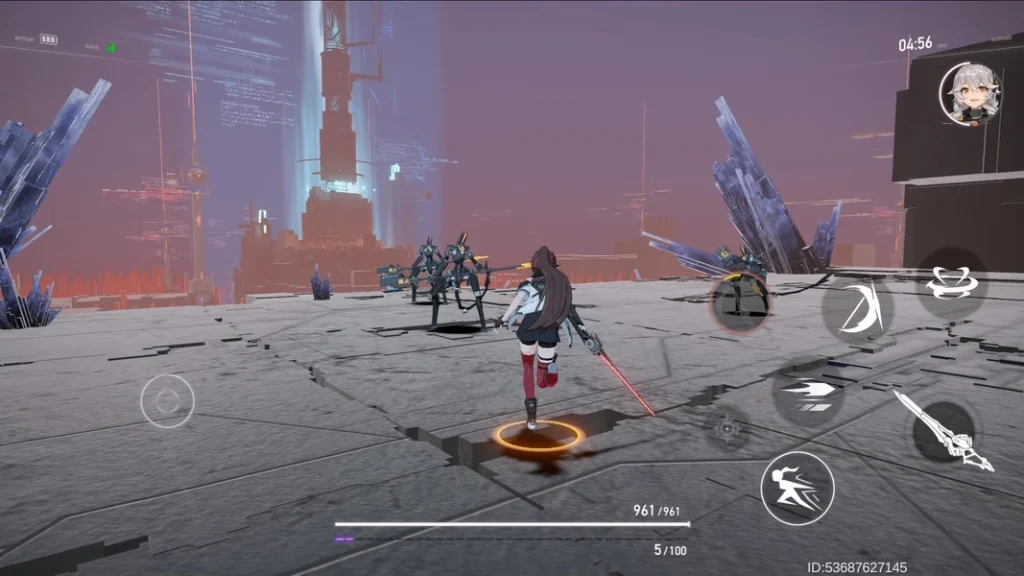Trigger the ring-shaped ultimate skill
This screenshot has width=1024, height=576.
[951, 282]
